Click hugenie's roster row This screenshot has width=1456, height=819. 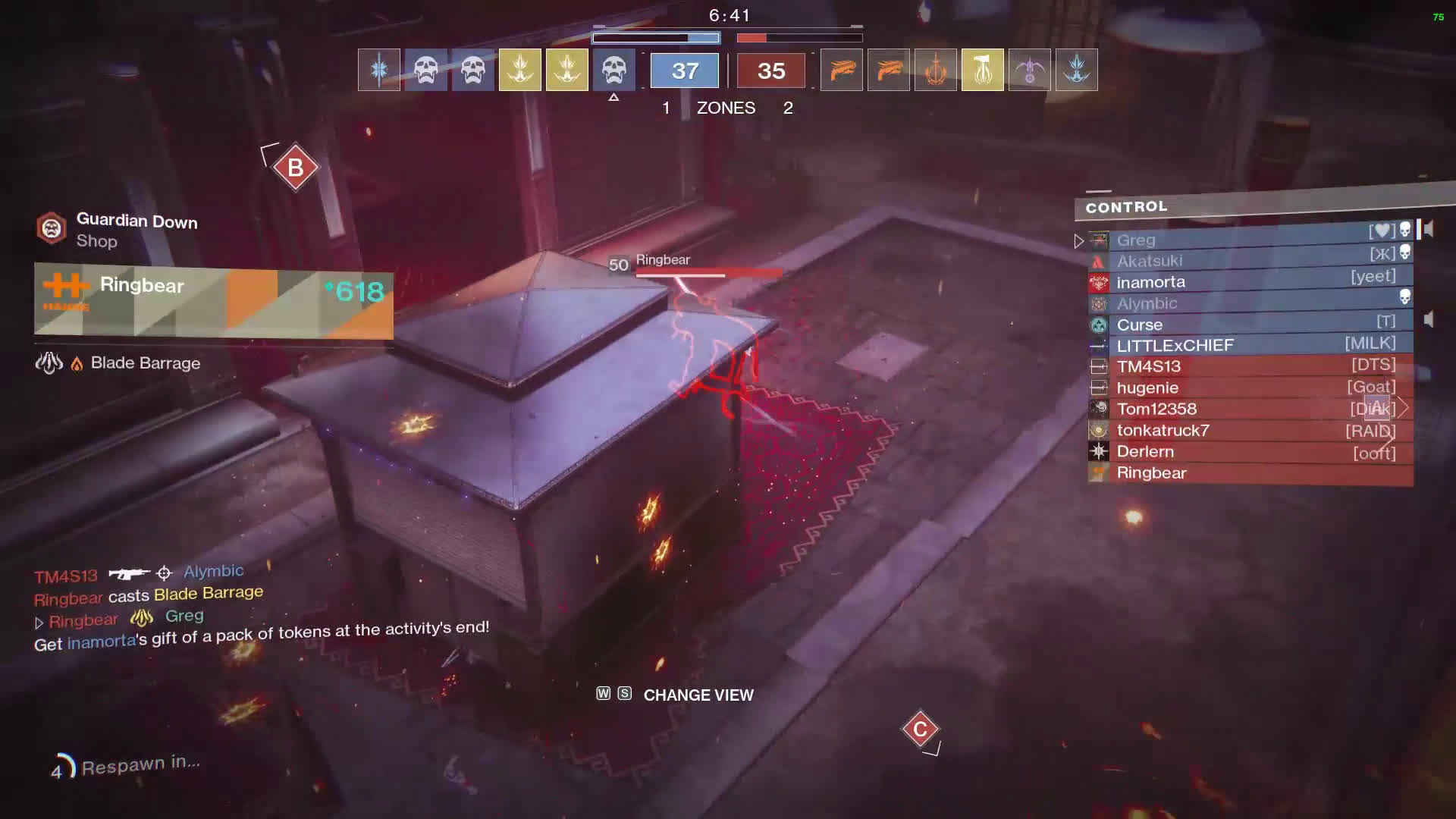click(1244, 388)
